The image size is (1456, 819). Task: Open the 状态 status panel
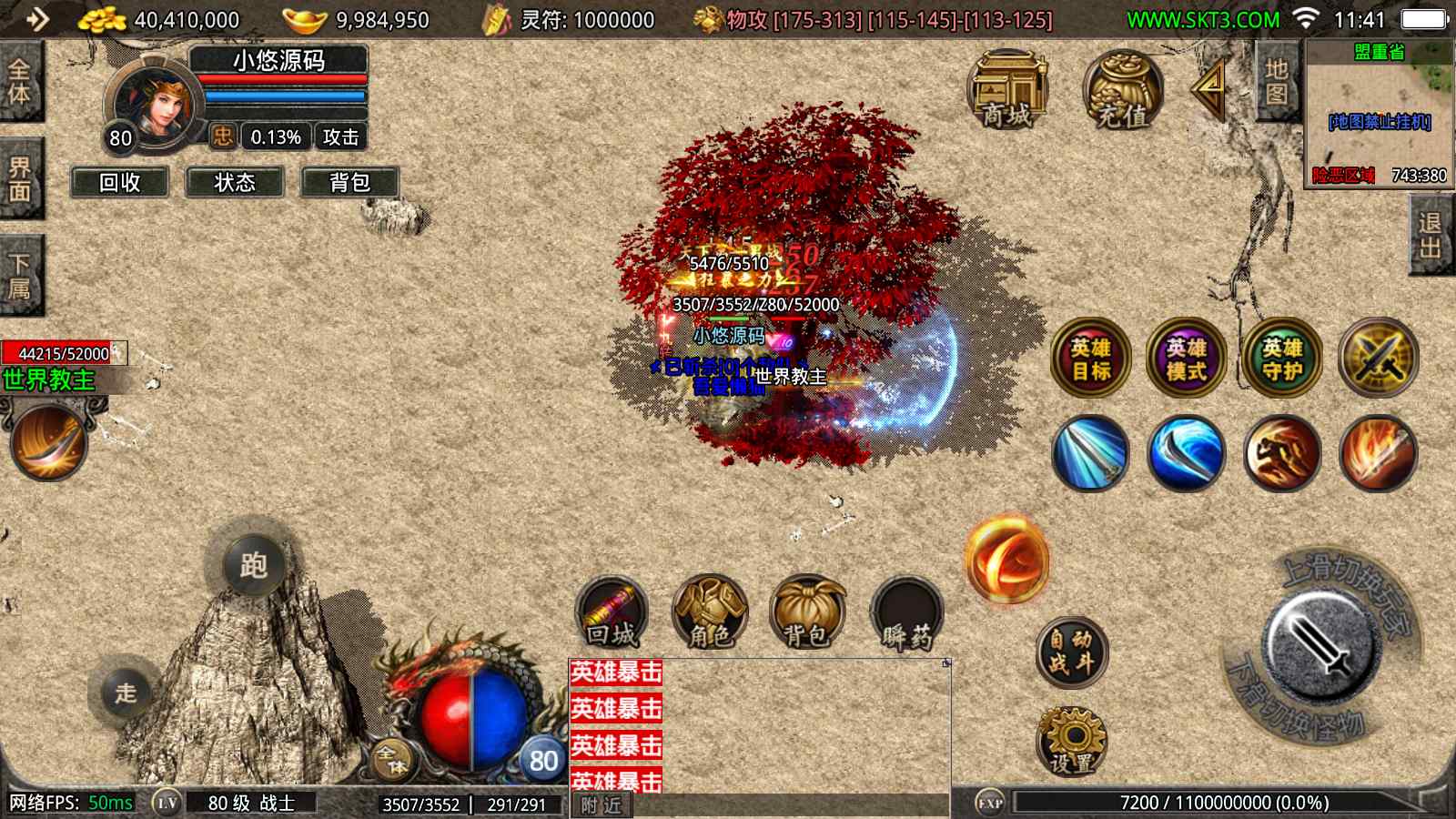tap(235, 182)
